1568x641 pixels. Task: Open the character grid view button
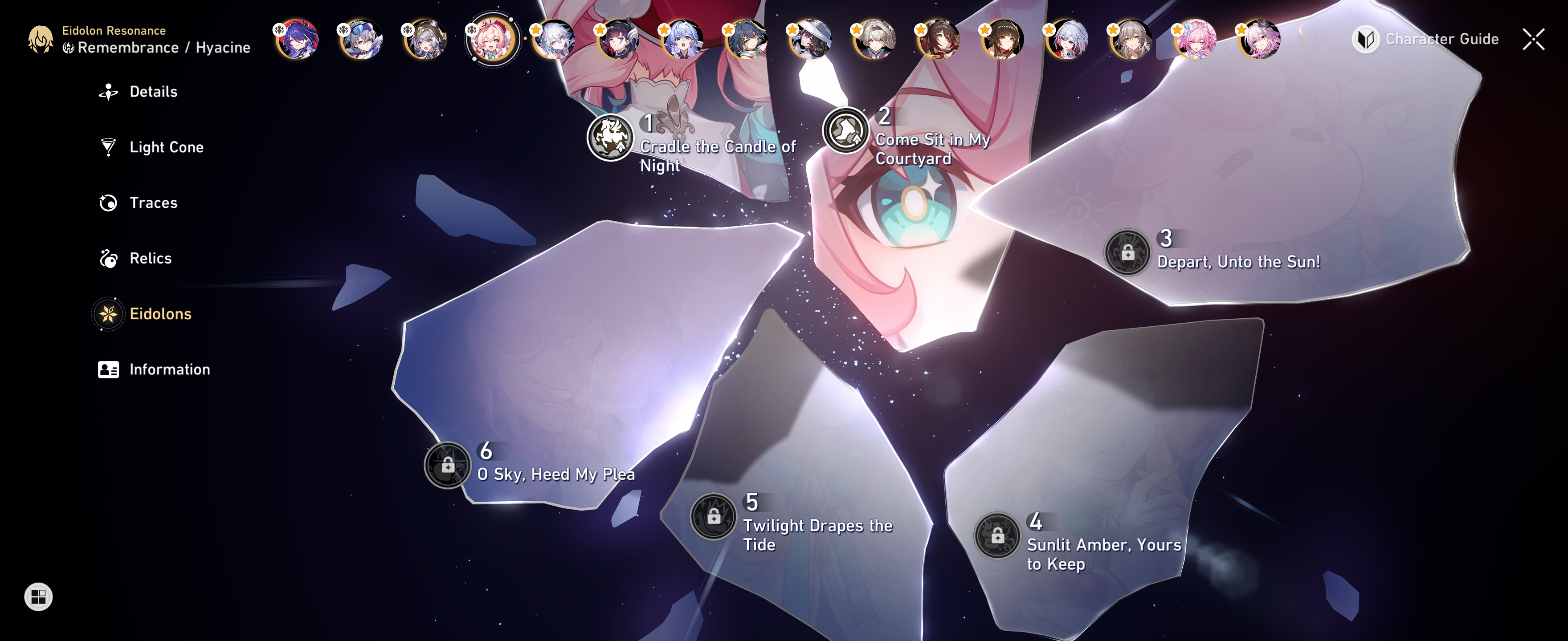click(38, 596)
